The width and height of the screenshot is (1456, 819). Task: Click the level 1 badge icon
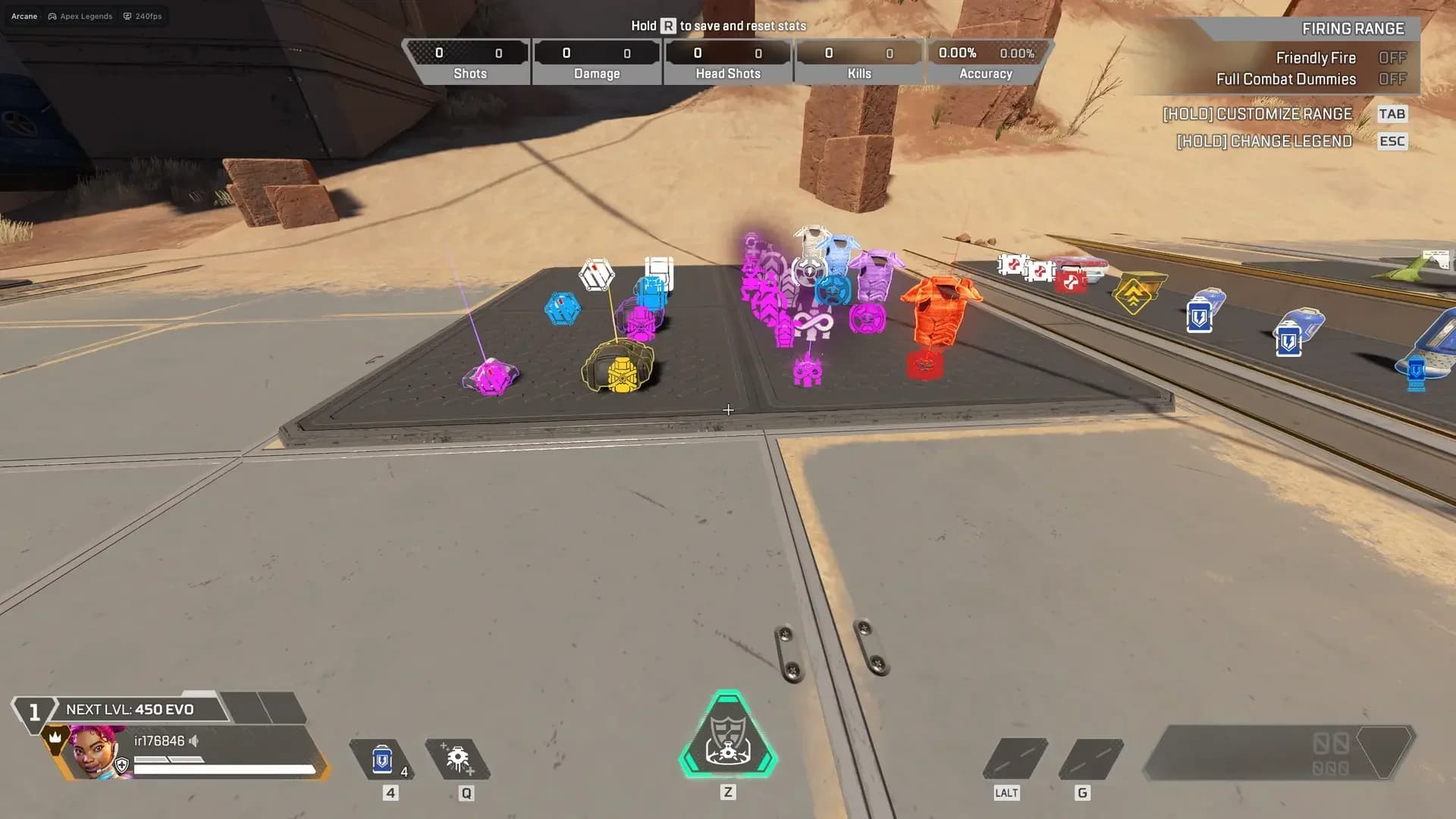(33, 710)
